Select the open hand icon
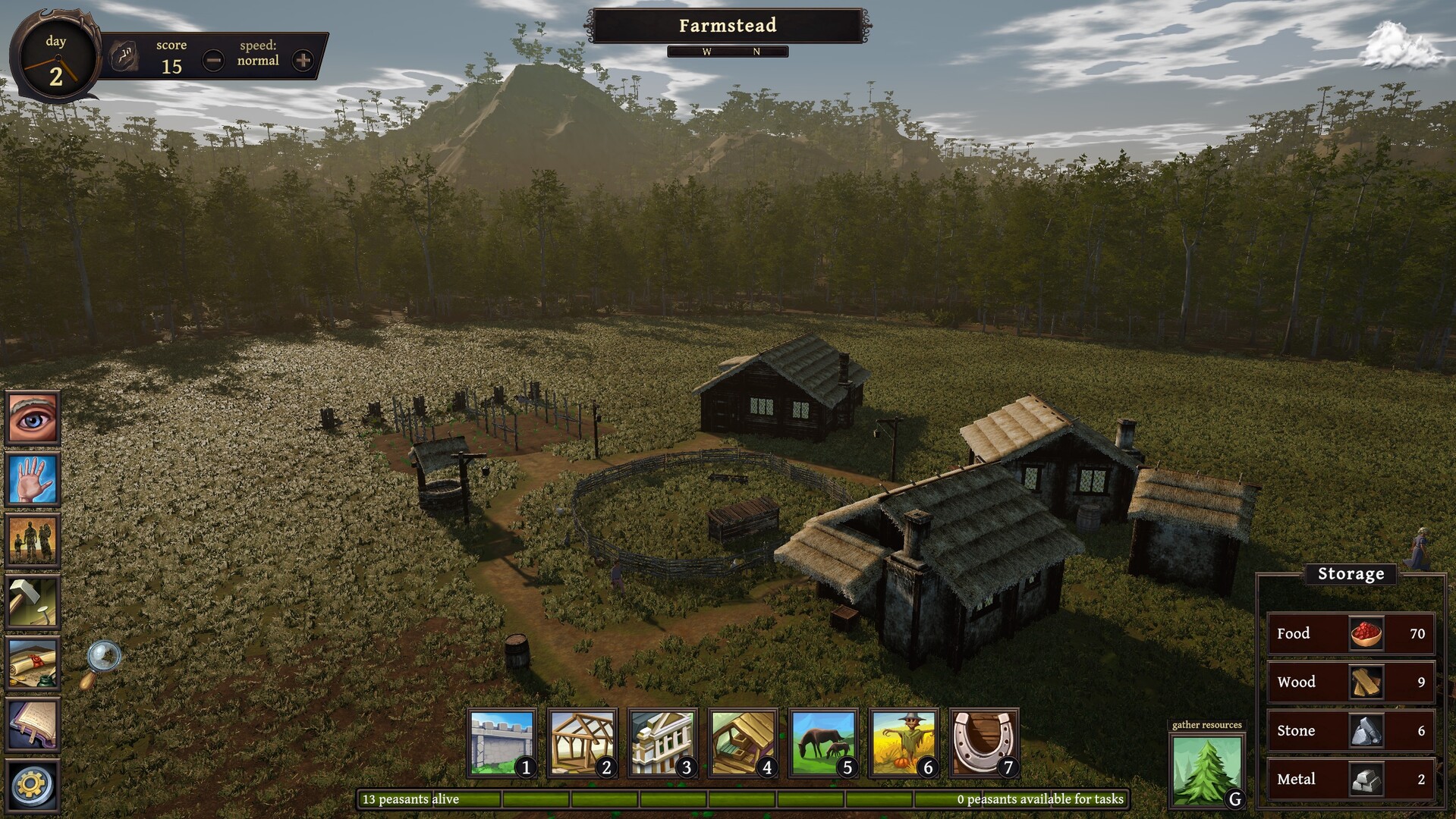This screenshot has width=1456, height=819. click(x=33, y=479)
